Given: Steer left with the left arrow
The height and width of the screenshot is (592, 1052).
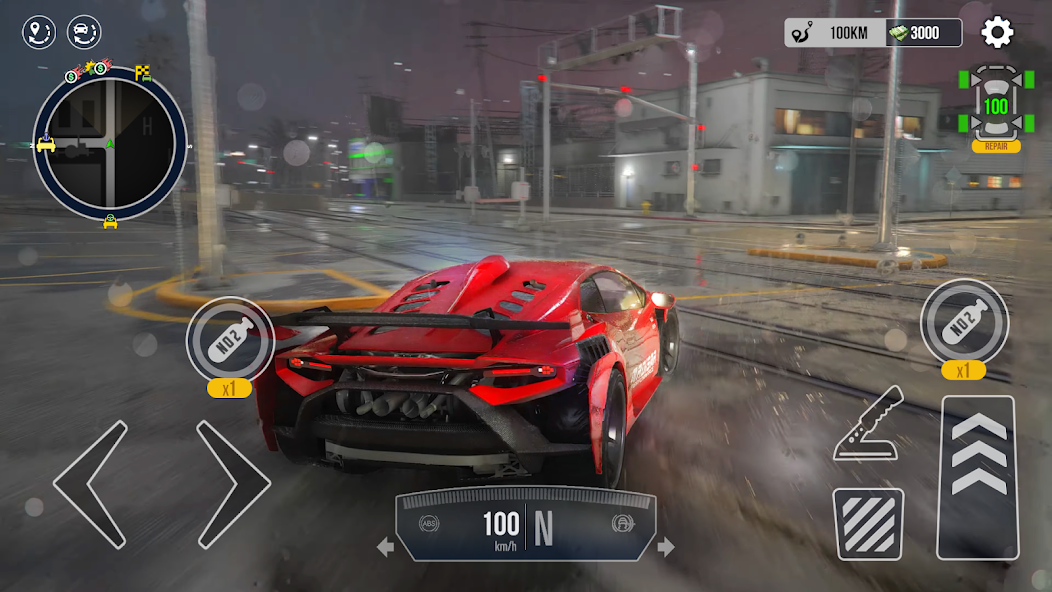Looking at the screenshot, I should click(x=91, y=484).
